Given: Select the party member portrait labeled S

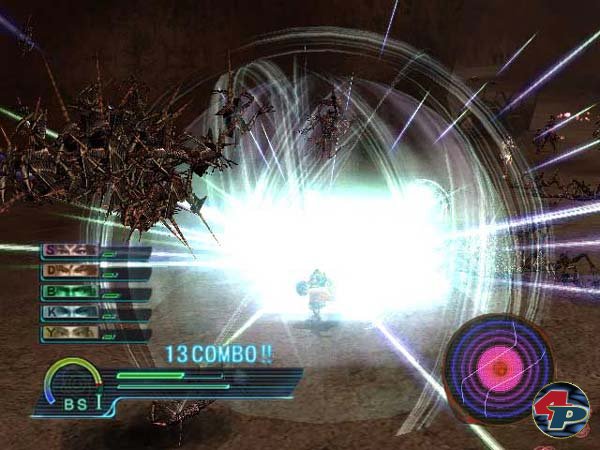Looking at the screenshot, I should [70, 251].
